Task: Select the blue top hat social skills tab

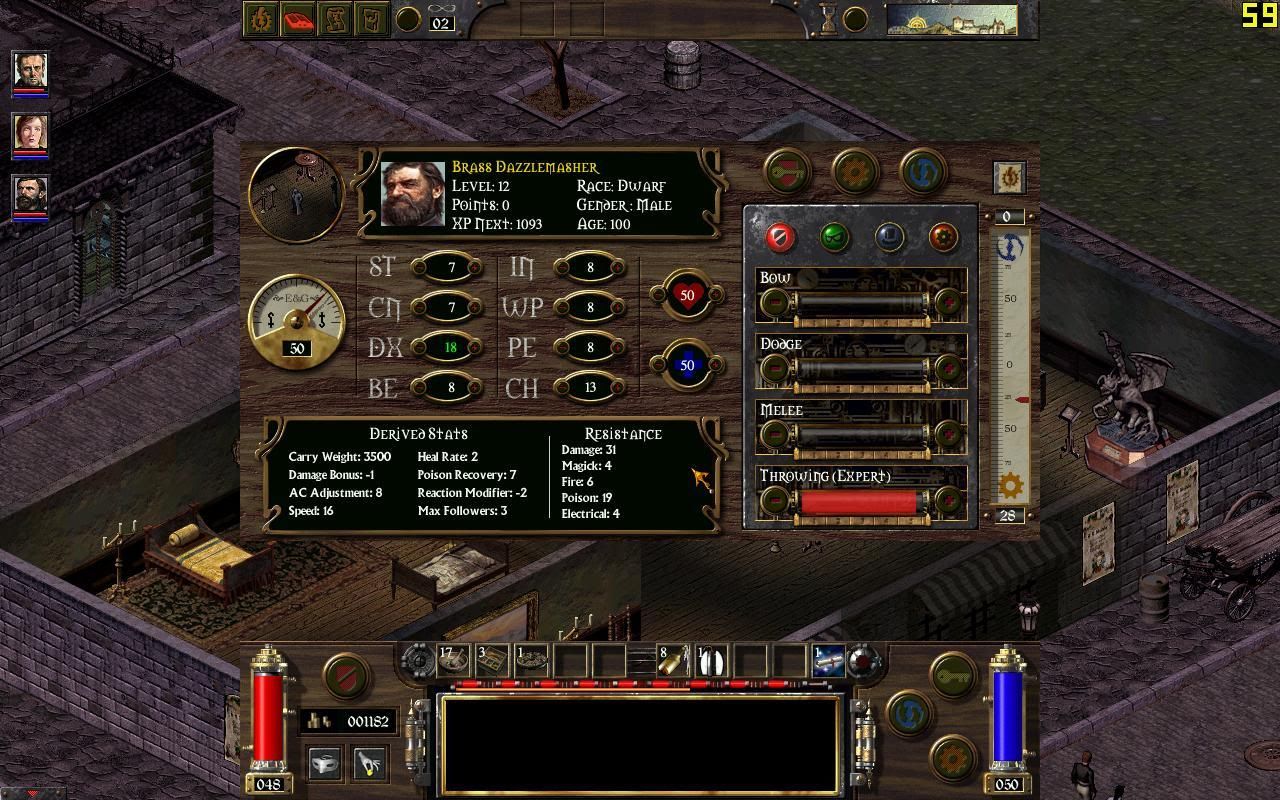Action: 889,237
